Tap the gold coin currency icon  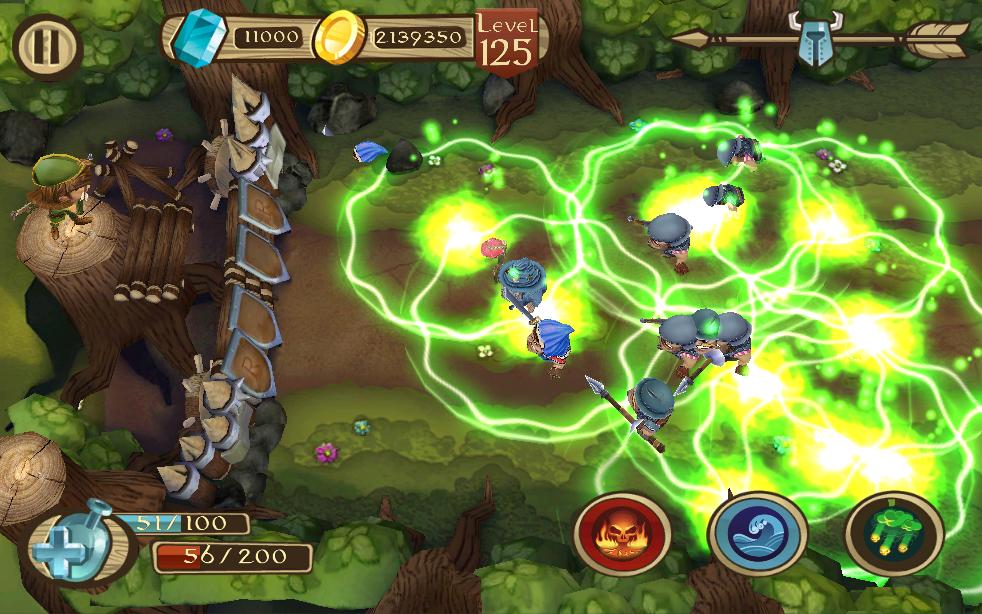(x=337, y=38)
